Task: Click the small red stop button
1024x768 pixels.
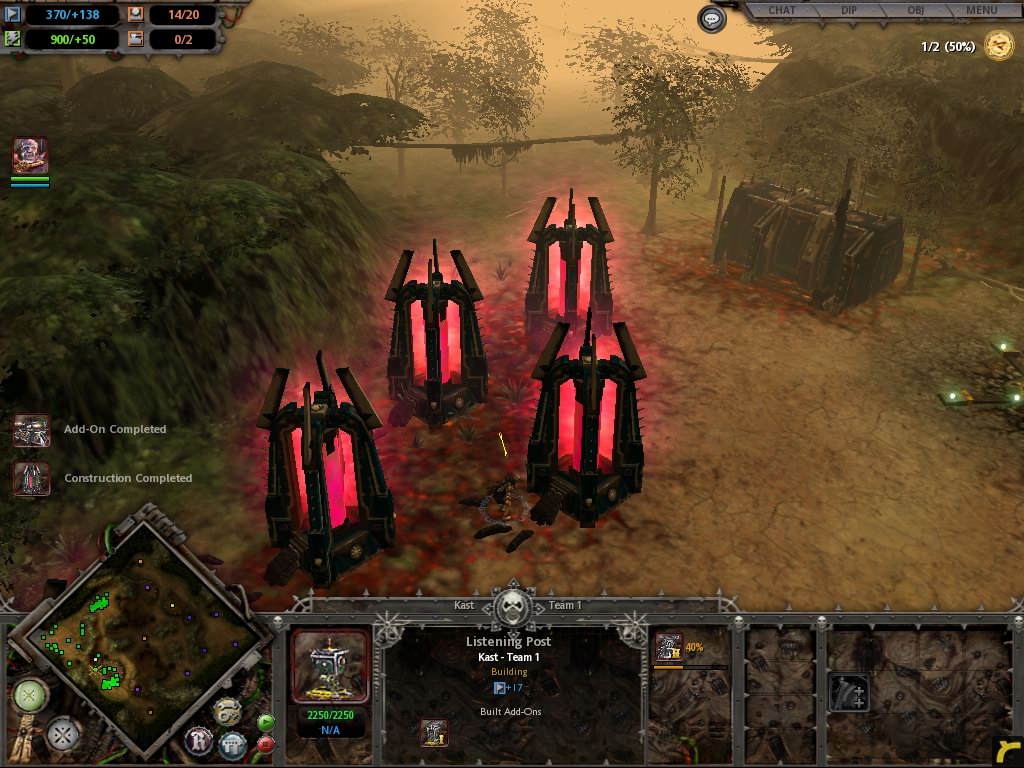Action: (266, 744)
